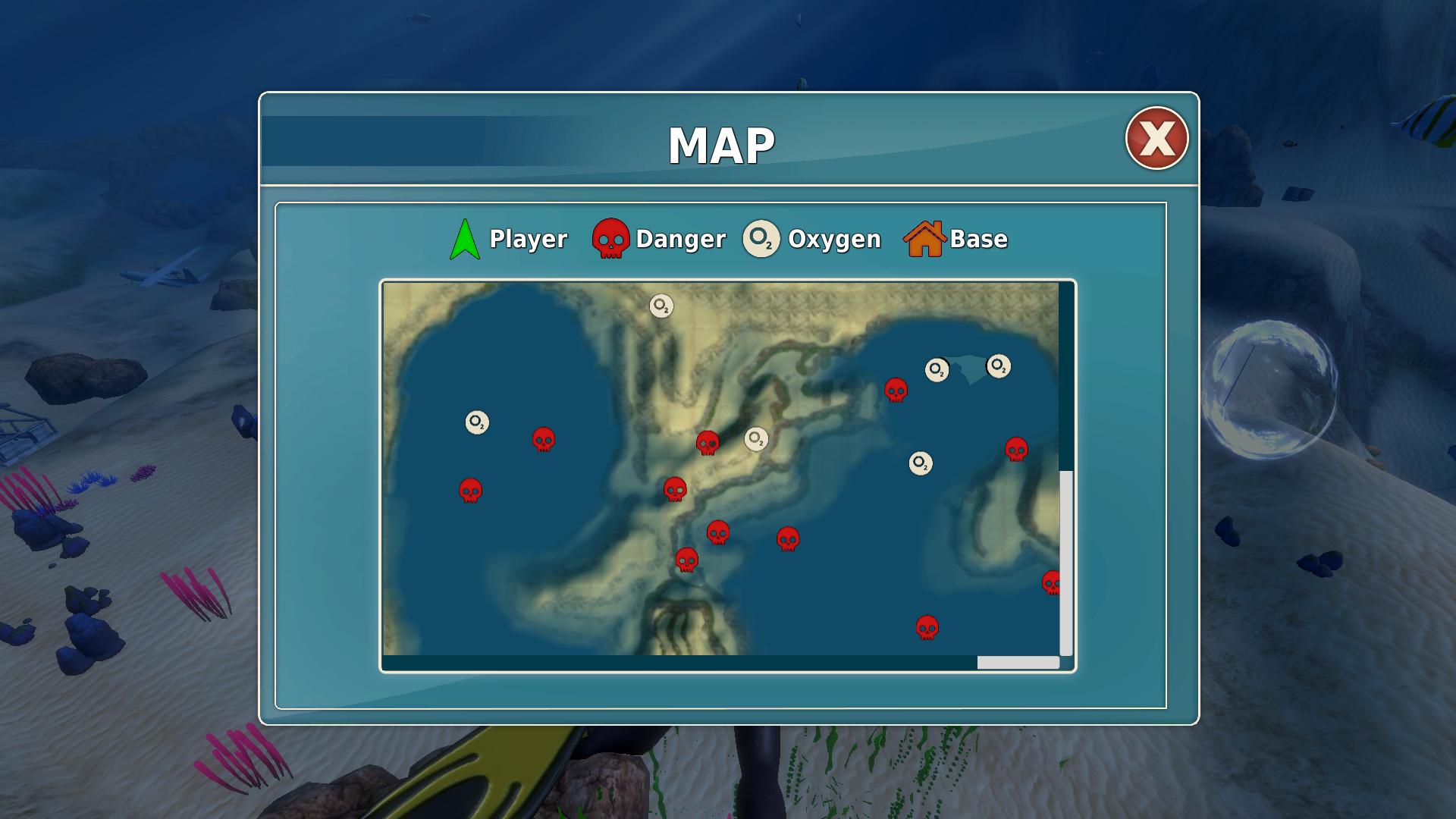1456x819 pixels.
Task: Close the MAP window with the X button
Action: pos(1155,136)
